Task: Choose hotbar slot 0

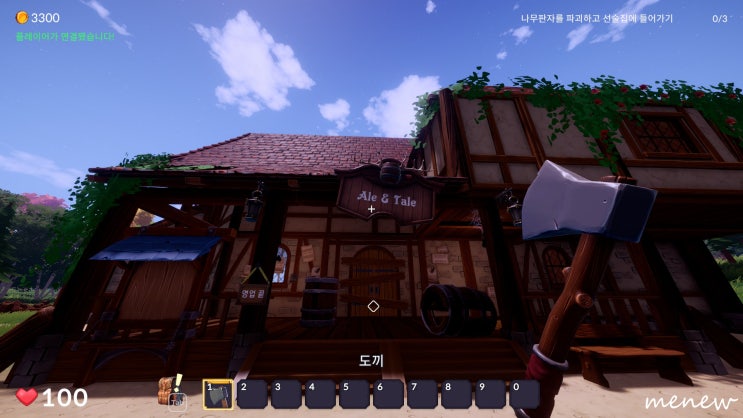Action: 524,394
